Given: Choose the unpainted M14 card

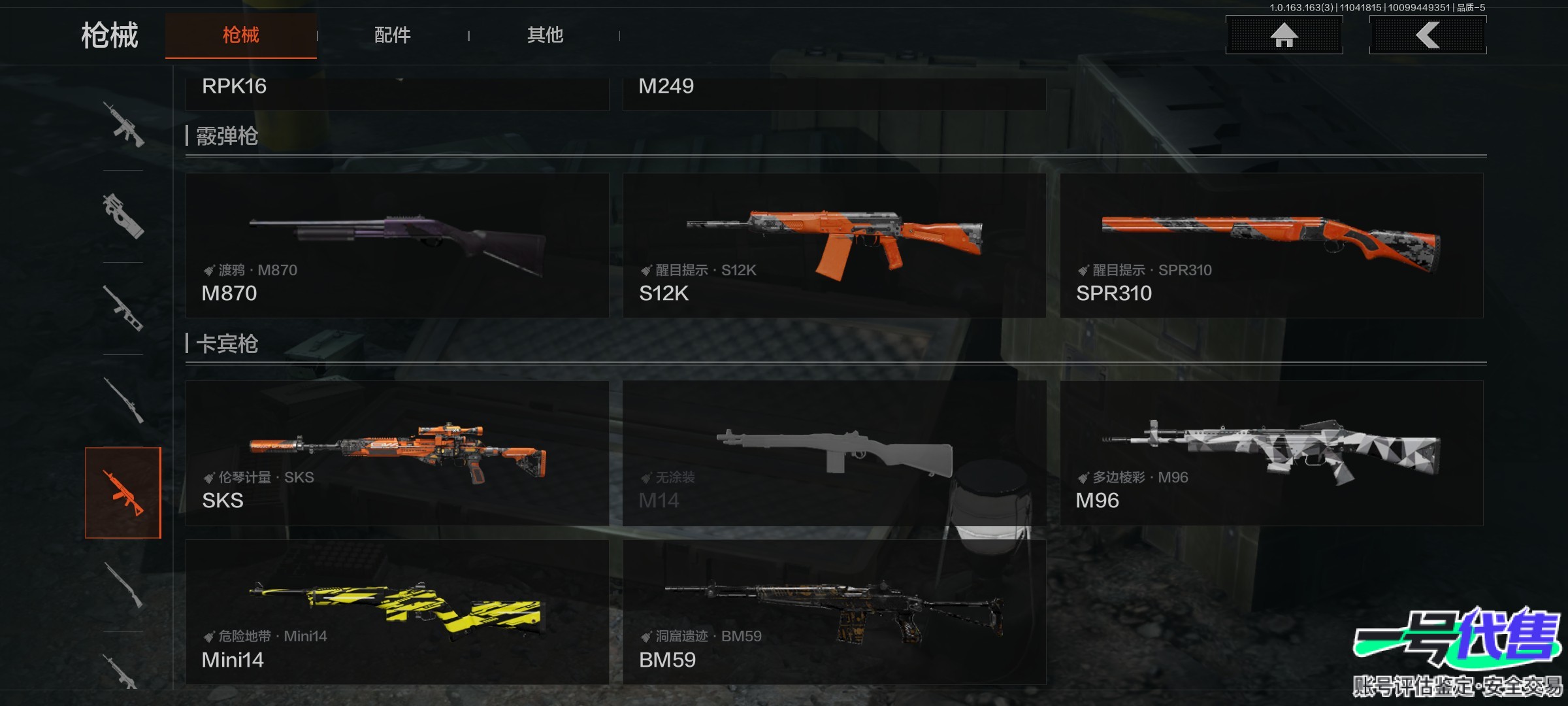Looking at the screenshot, I should tap(834, 454).
